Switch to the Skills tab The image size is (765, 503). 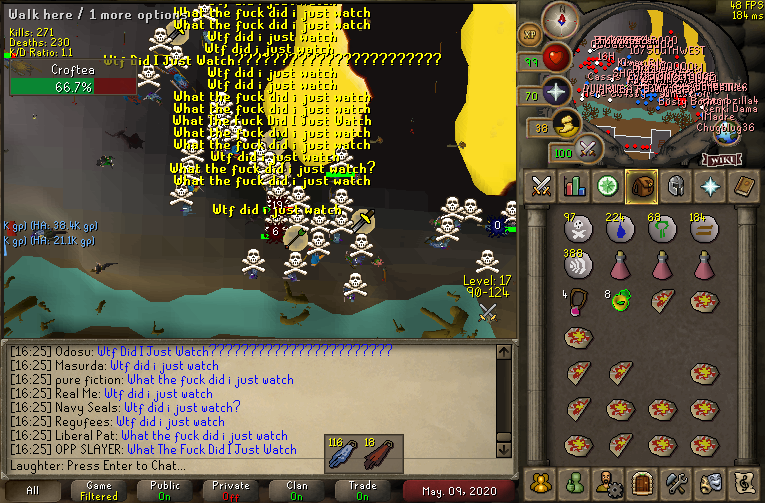click(575, 186)
